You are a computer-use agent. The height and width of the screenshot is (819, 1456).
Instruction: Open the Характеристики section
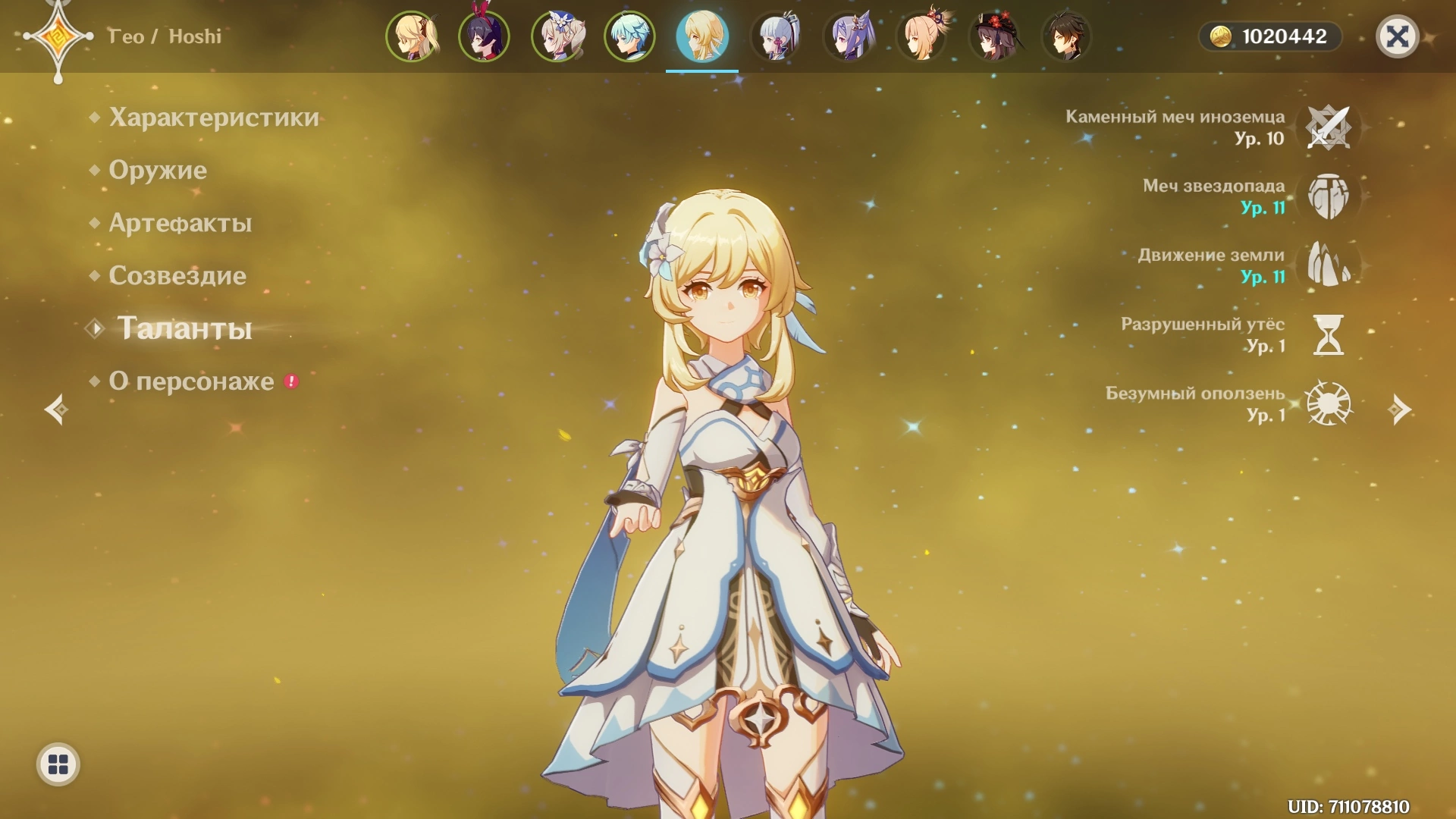click(x=213, y=118)
